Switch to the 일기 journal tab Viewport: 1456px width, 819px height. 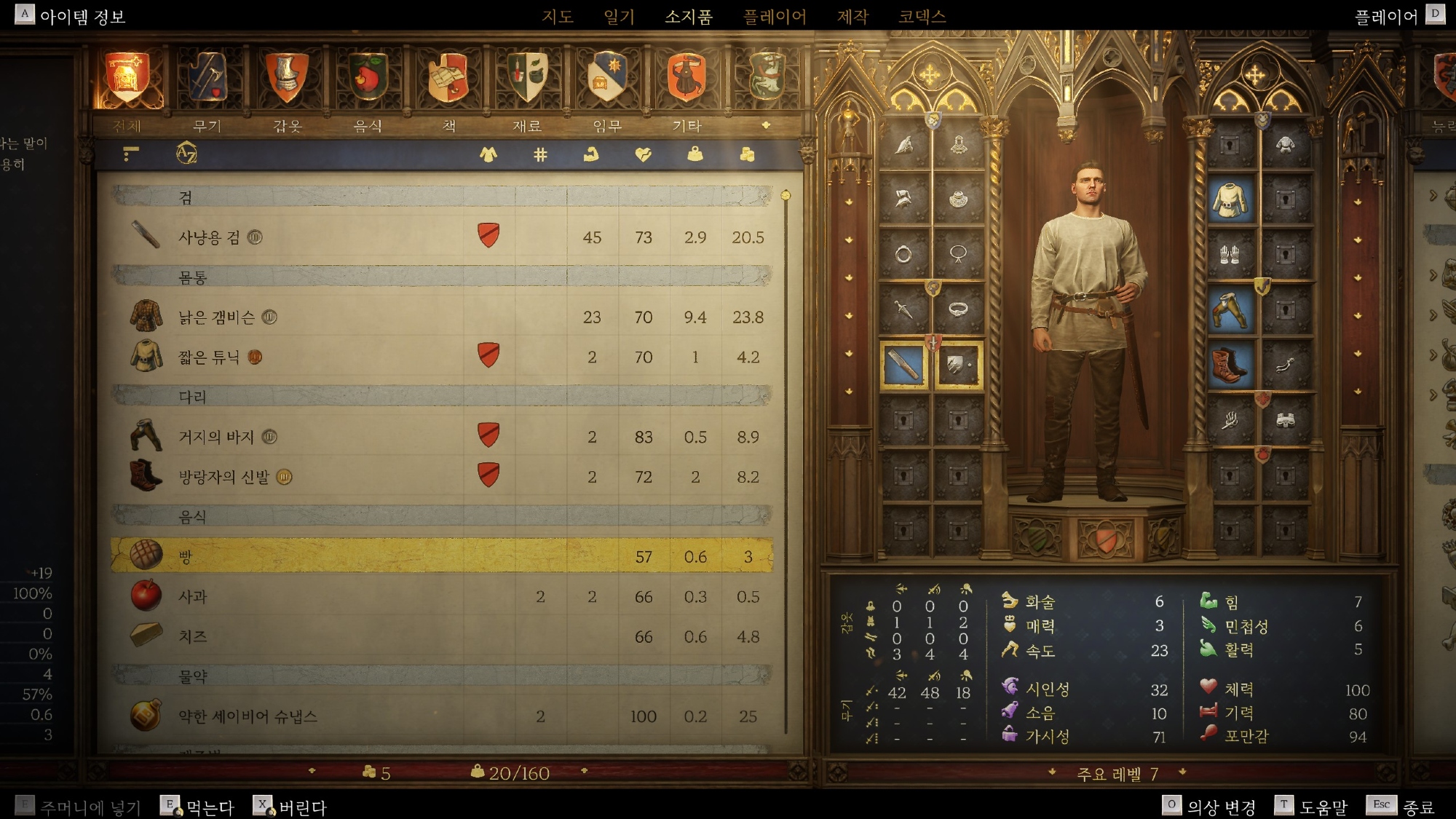pos(619,16)
